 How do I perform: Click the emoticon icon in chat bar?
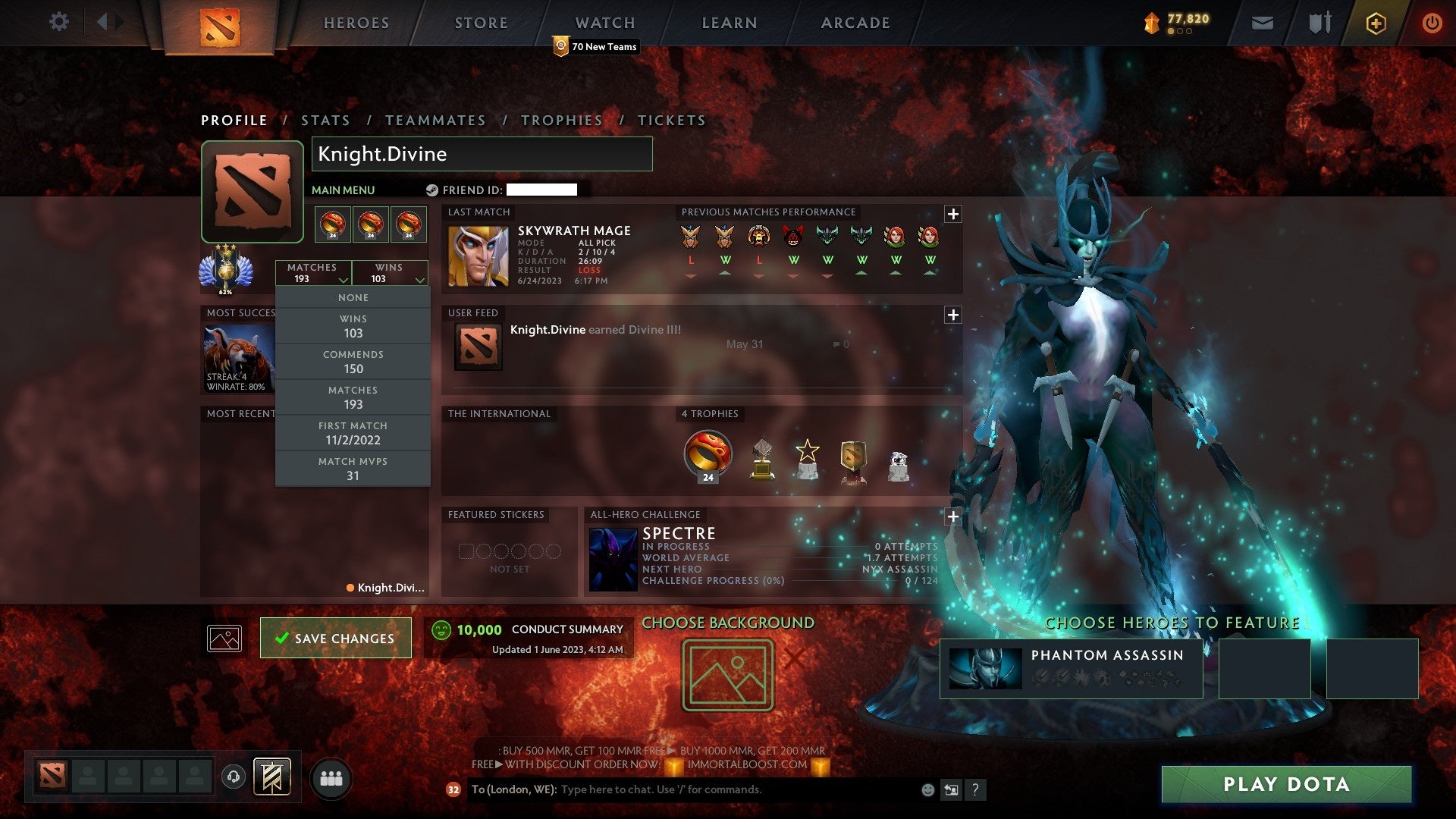click(x=927, y=789)
